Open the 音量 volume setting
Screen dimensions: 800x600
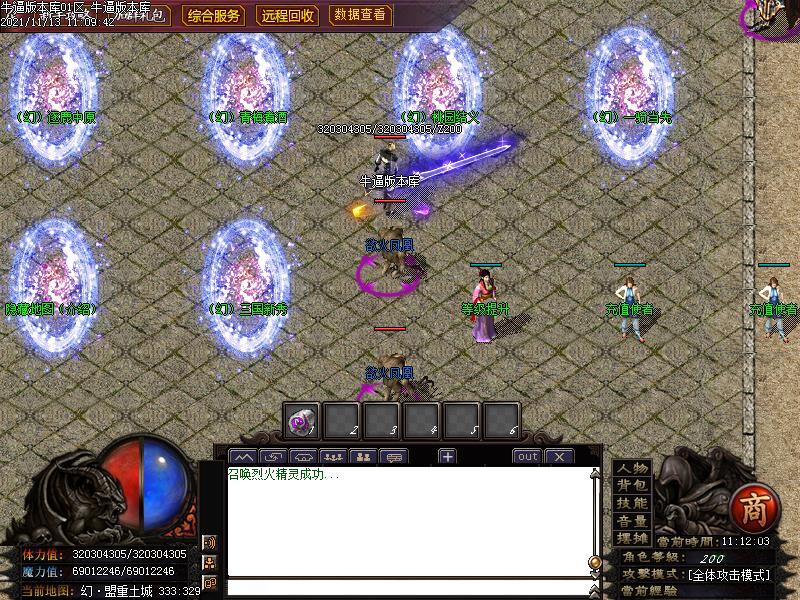[x=632, y=521]
